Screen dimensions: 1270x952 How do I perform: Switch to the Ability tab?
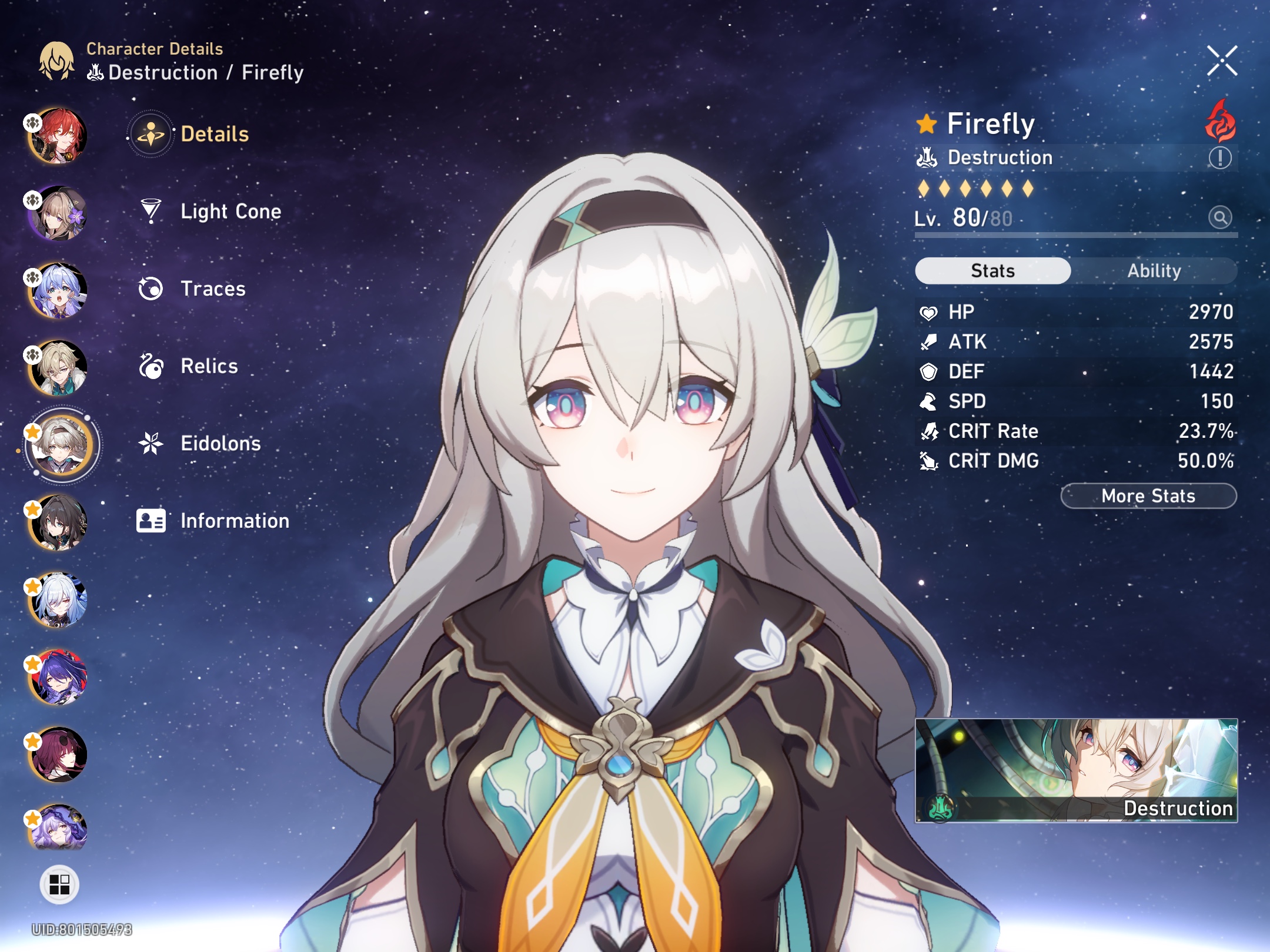click(1155, 270)
